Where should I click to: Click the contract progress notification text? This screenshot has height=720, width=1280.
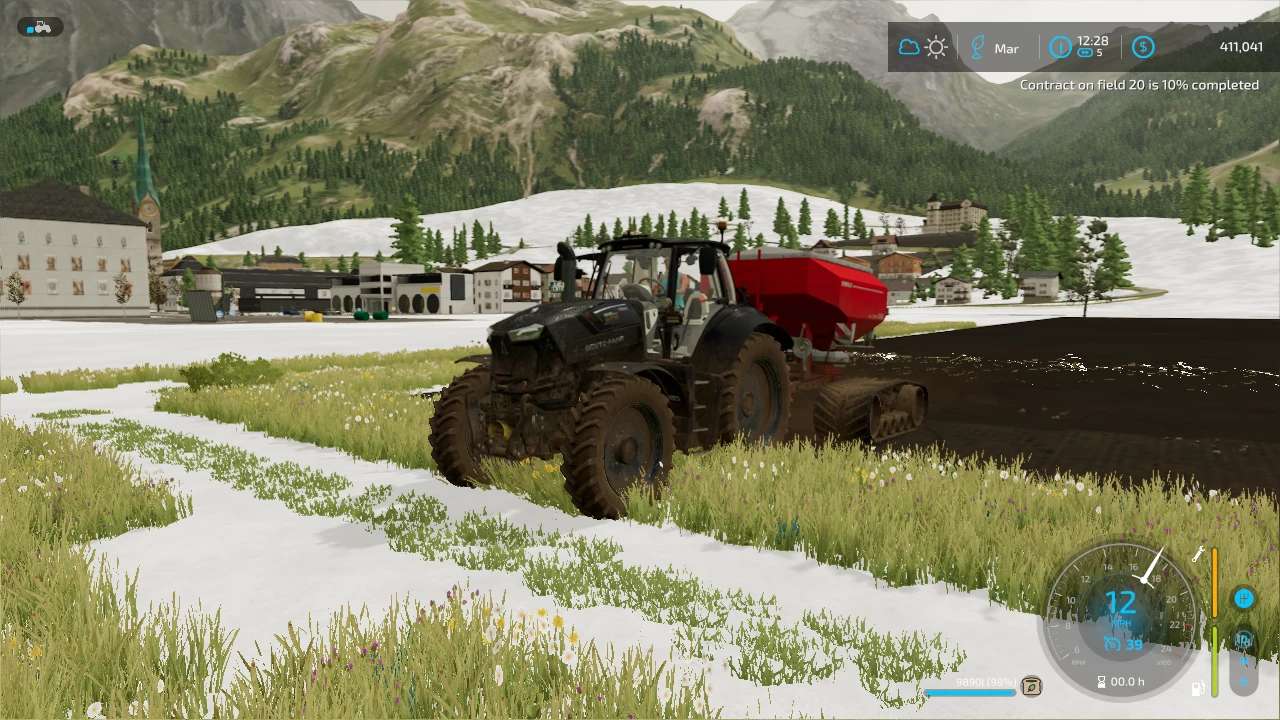pyautogui.click(x=1139, y=85)
